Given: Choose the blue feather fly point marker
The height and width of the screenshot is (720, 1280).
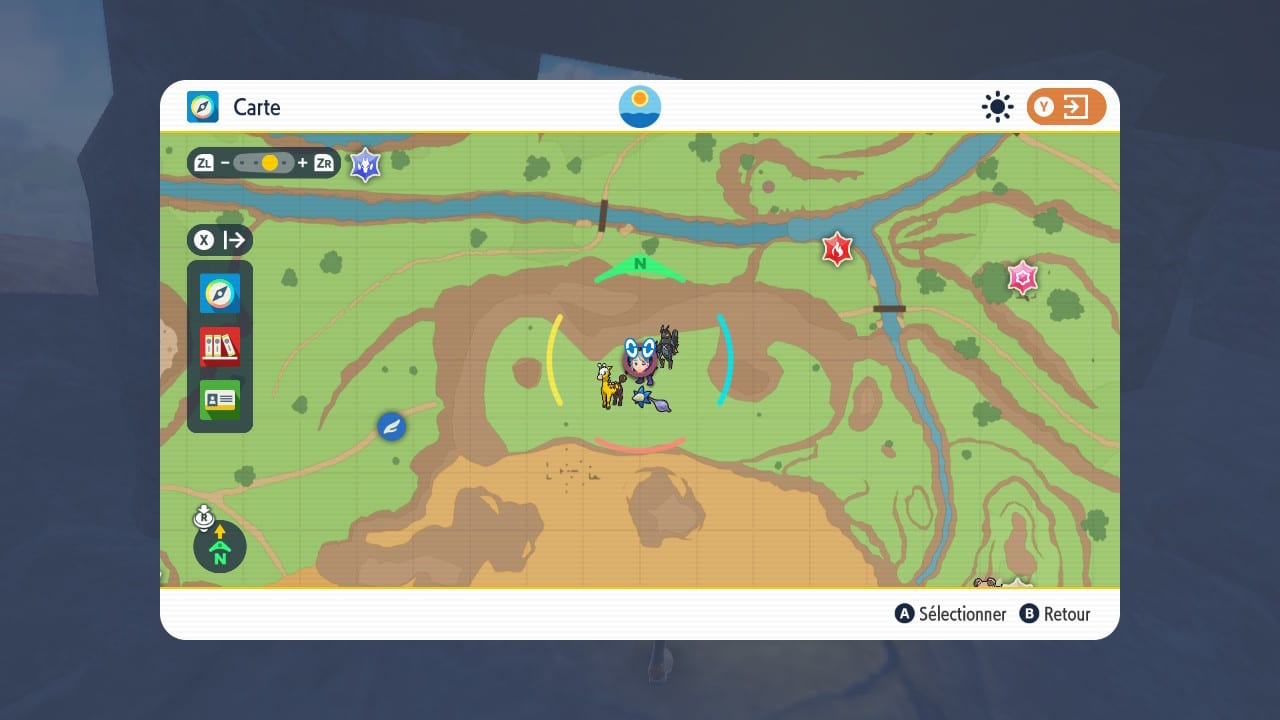Looking at the screenshot, I should coord(391,427).
